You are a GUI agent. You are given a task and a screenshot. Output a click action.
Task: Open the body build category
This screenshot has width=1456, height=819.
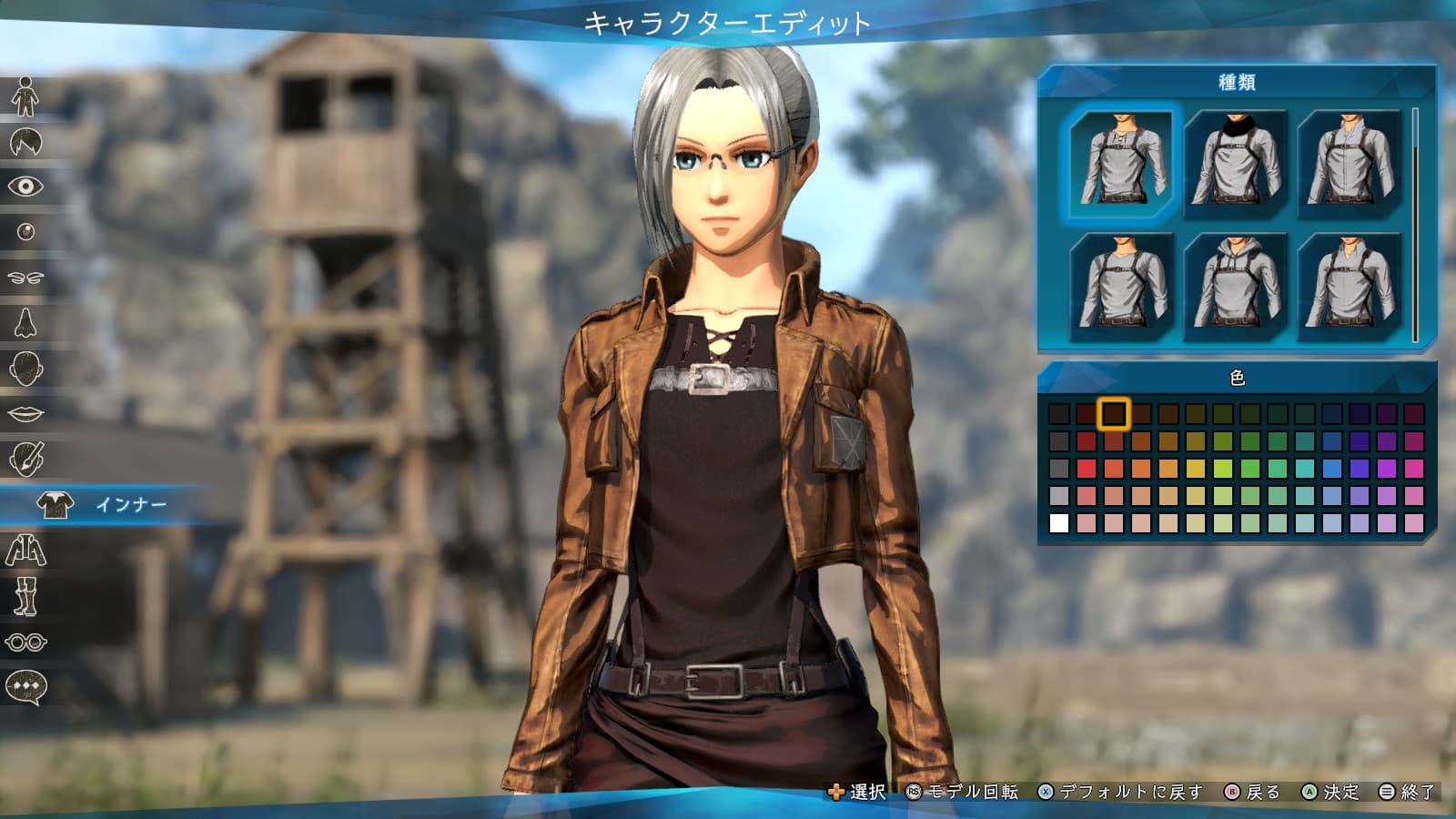point(25,96)
